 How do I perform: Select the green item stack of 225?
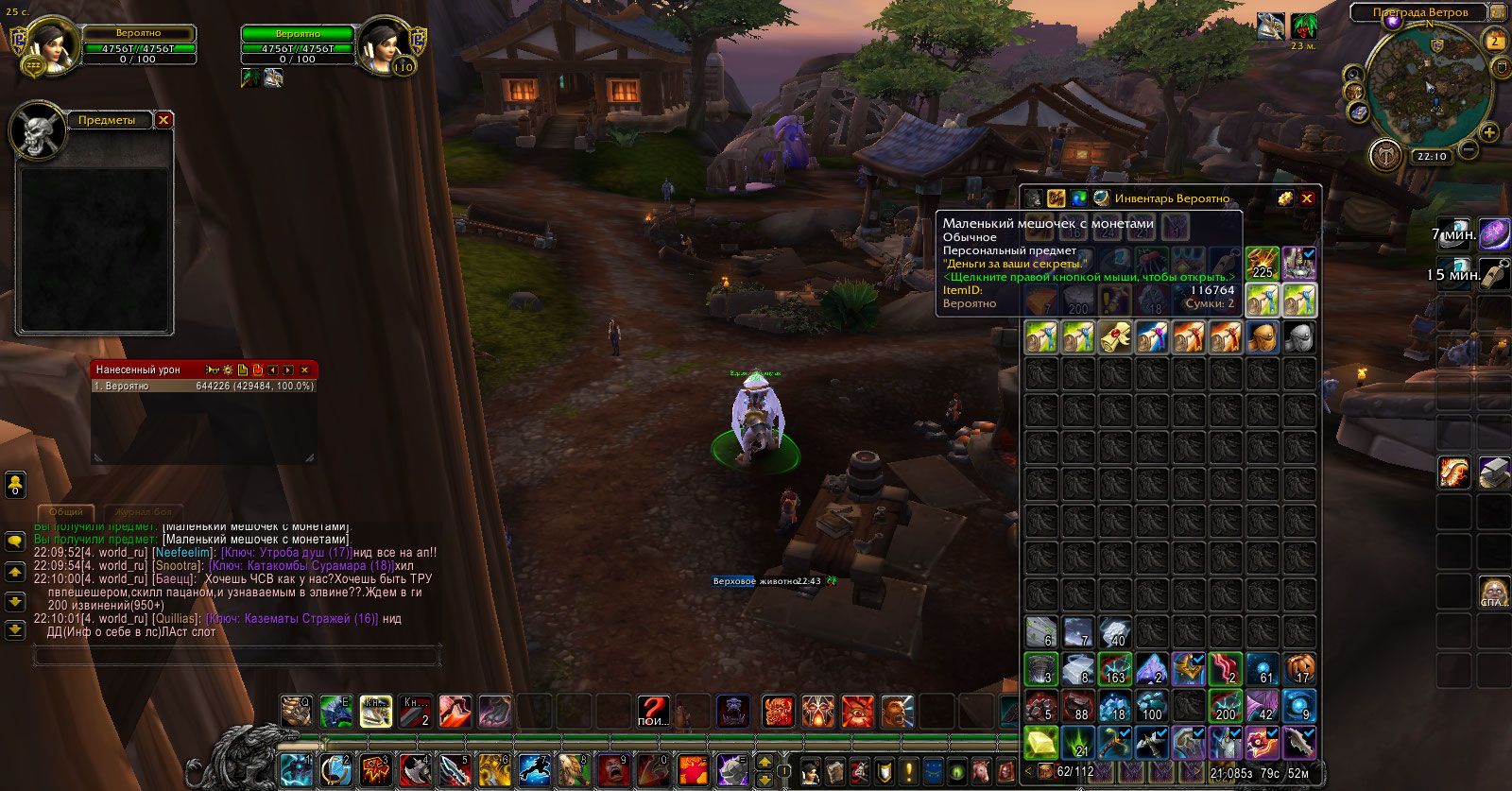[1262, 263]
